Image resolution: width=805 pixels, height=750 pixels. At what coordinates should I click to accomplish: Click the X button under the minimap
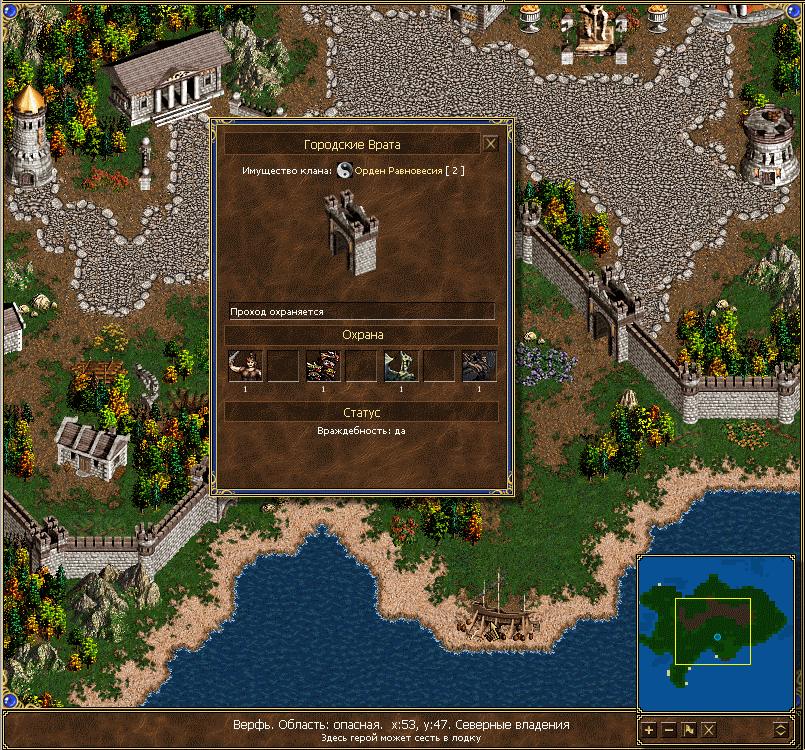tap(709, 729)
